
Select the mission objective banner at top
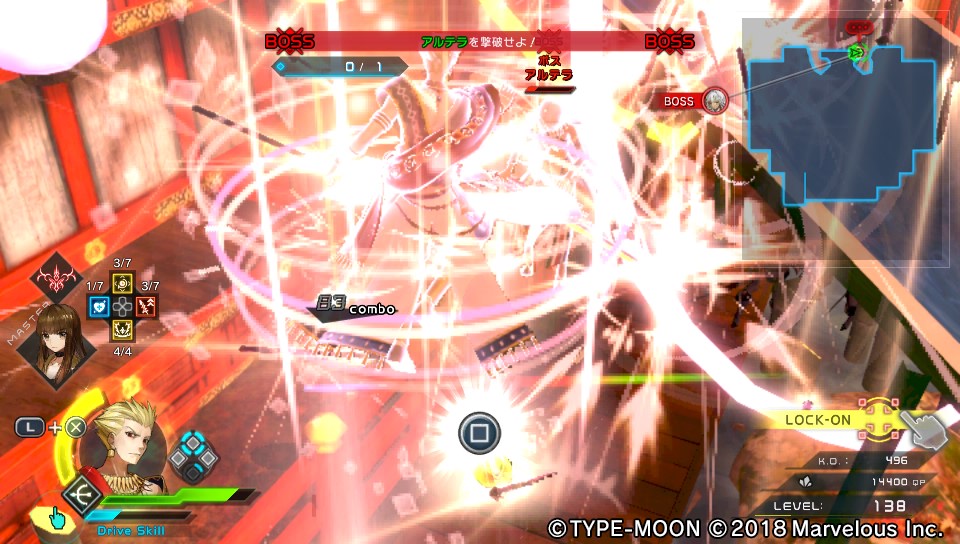point(480,41)
